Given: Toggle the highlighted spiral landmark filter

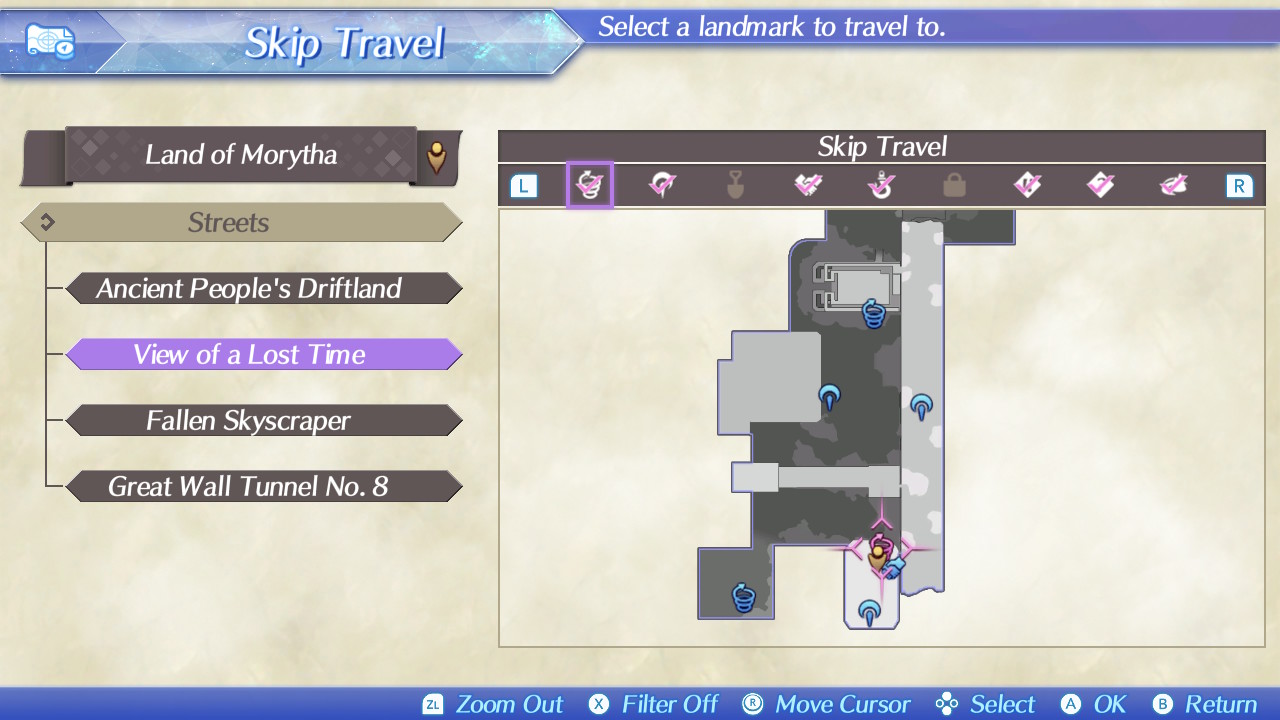Looking at the screenshot, I should click(589, 185).
